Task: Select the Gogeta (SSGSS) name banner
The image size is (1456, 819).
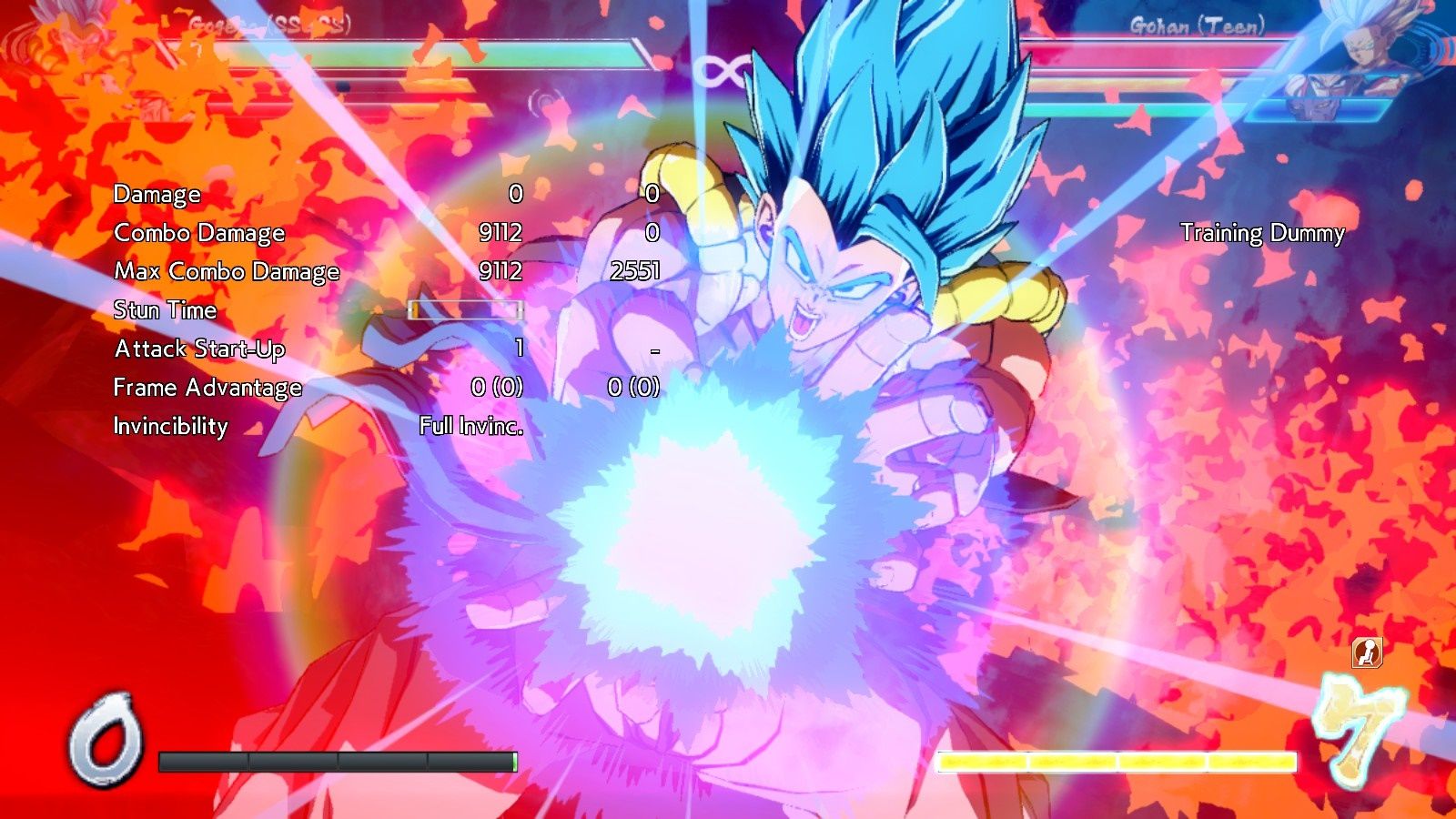Action: point(268,23)
